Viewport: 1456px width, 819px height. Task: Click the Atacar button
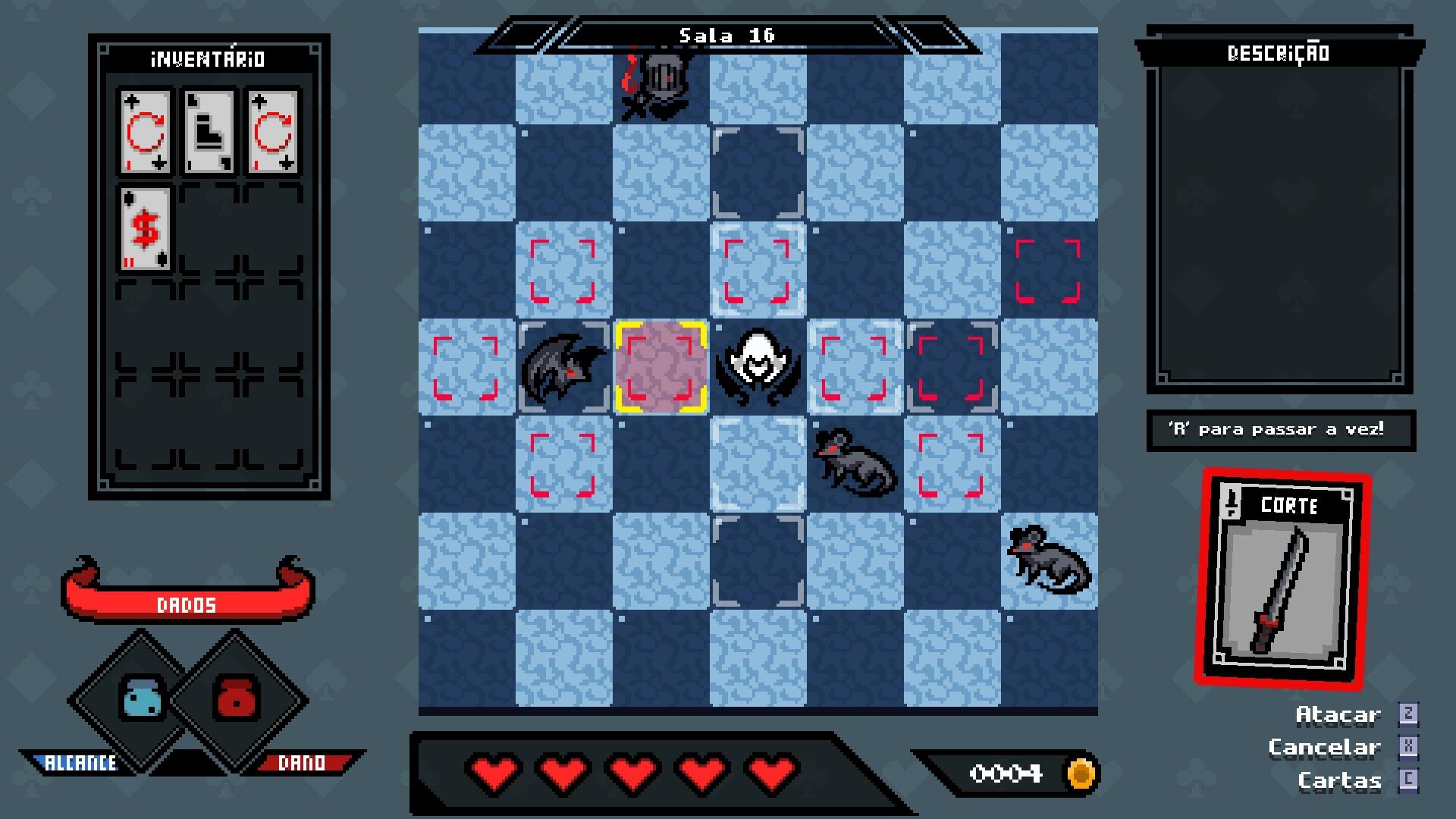point(1339,714)
